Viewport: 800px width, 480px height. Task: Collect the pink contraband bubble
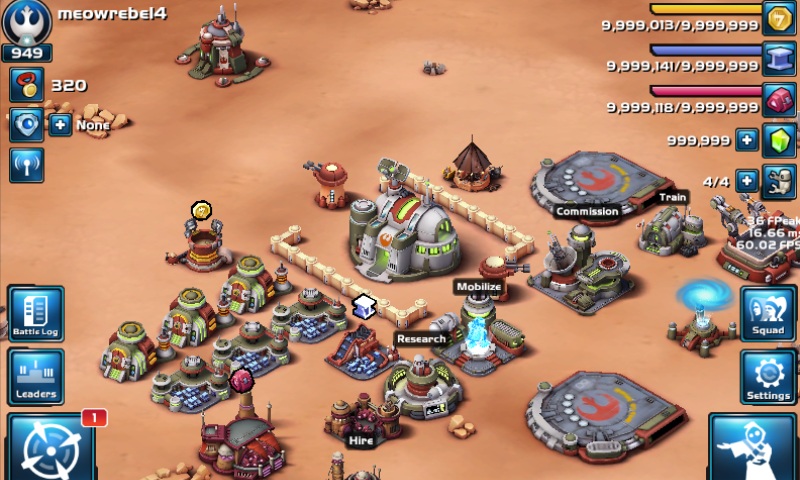click(x=241, y=380)
